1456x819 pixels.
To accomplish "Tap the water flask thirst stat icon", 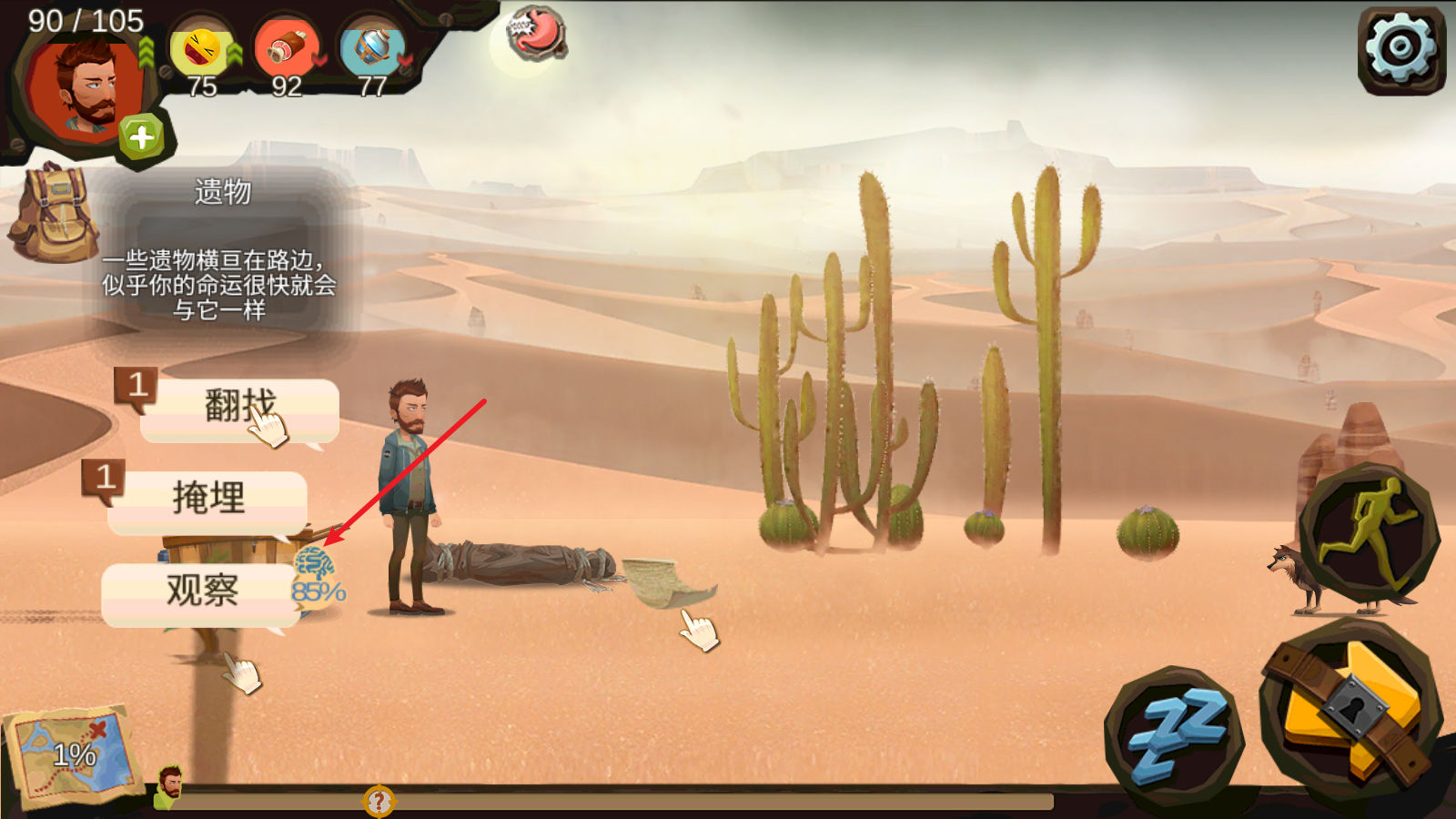I will click(372, 51).
